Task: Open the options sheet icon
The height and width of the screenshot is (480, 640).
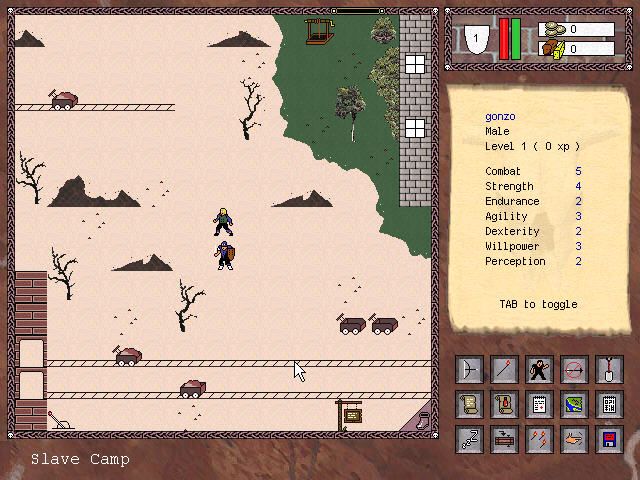Action: point(608,405)
